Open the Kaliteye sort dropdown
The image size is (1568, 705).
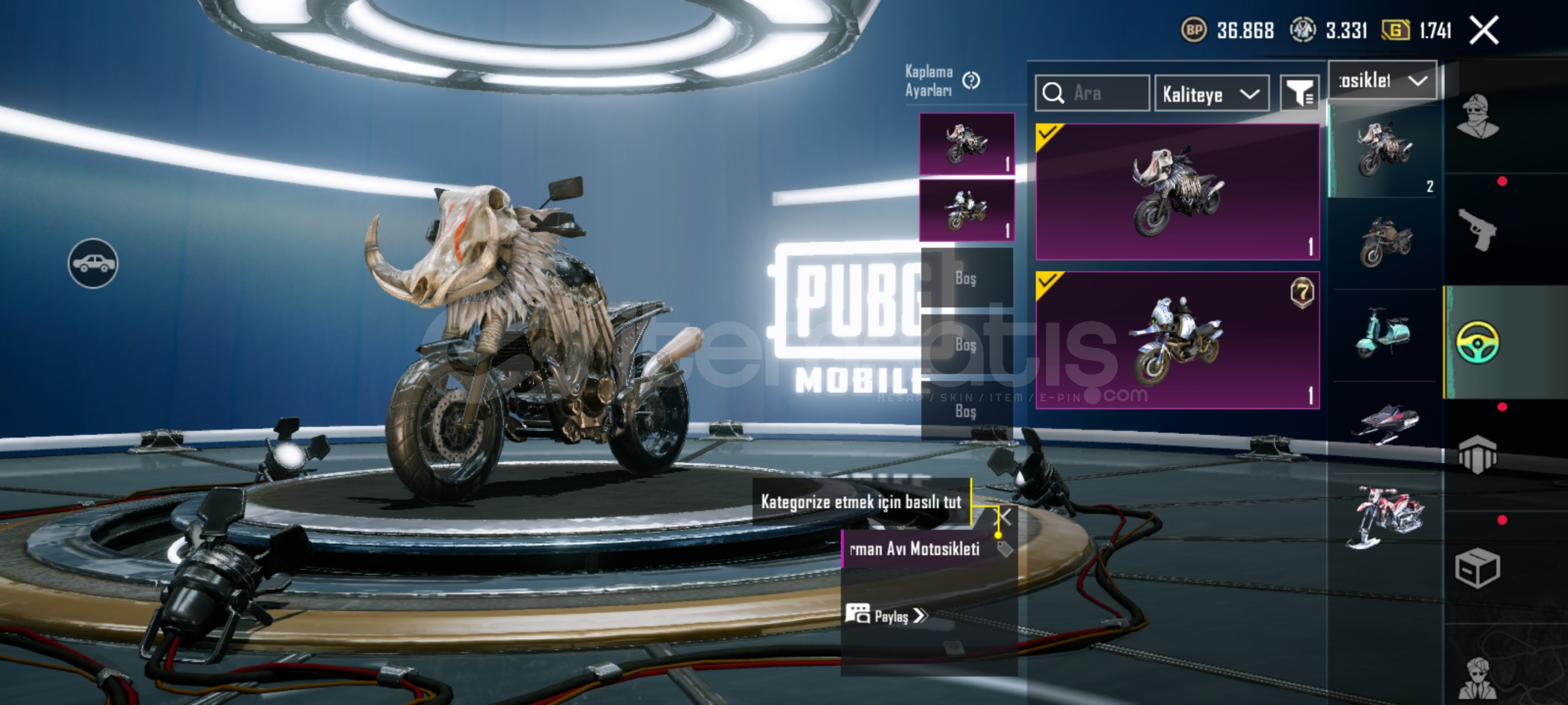point(1211,94)
